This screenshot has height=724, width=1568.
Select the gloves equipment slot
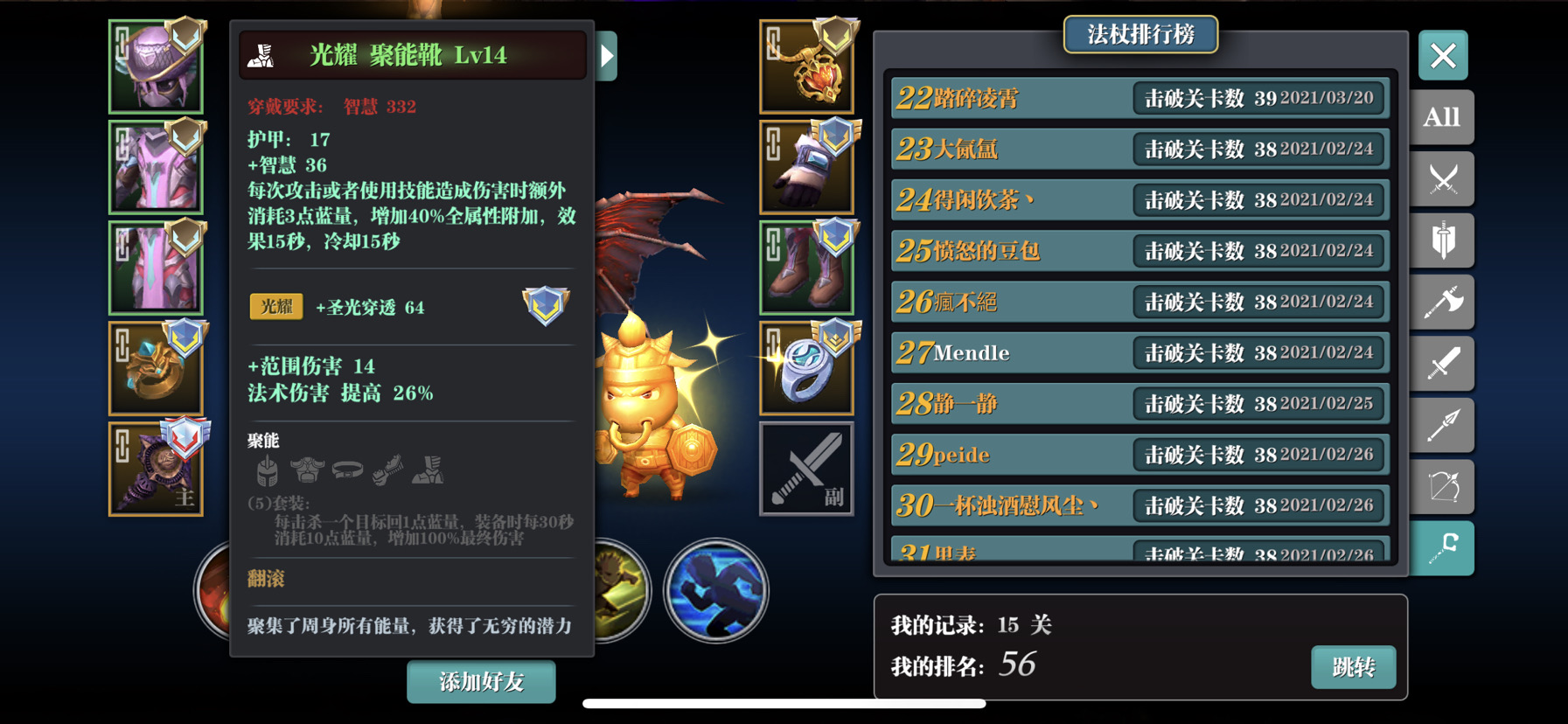pos(806,167)
